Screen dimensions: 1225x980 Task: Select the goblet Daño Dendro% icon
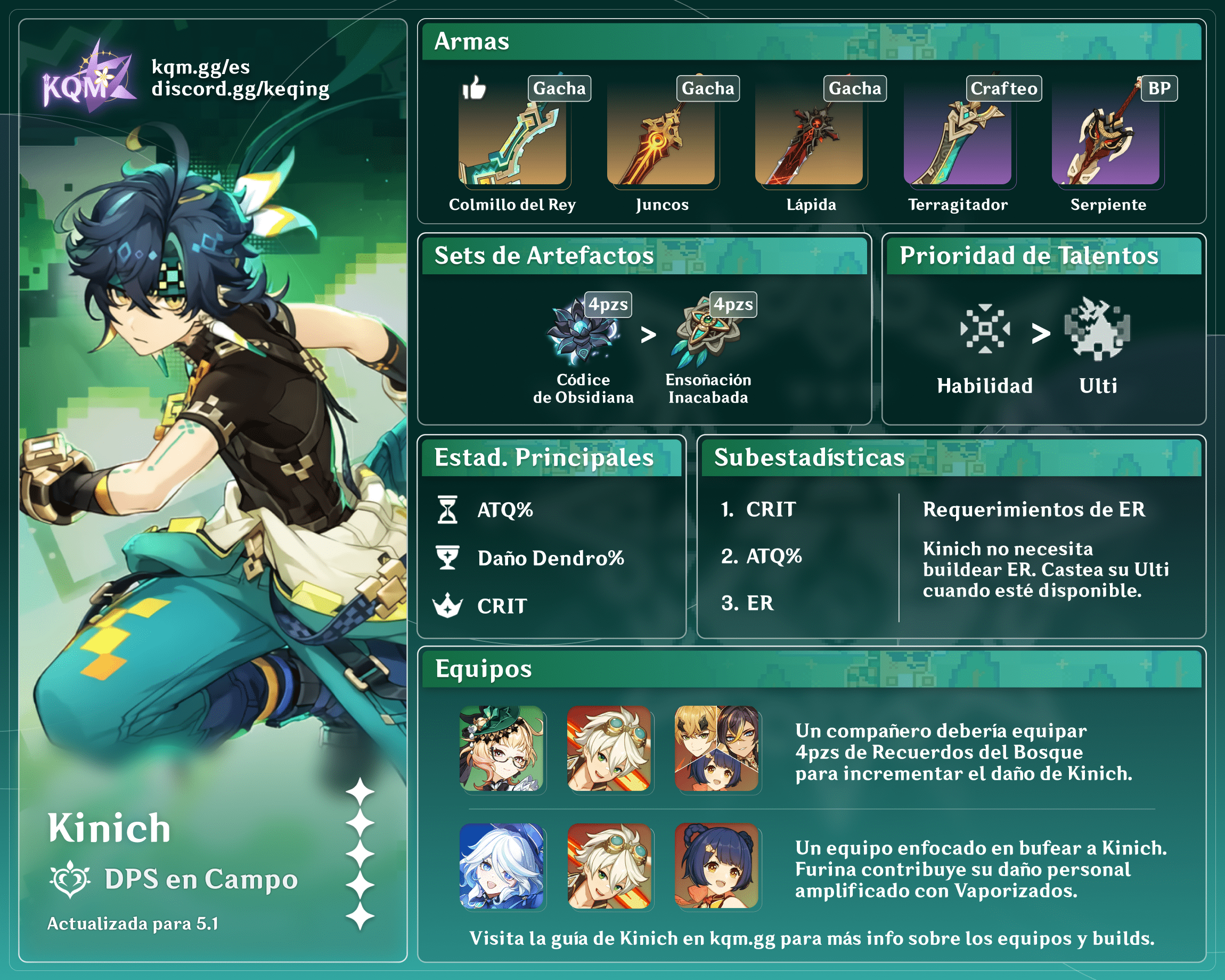448,558
